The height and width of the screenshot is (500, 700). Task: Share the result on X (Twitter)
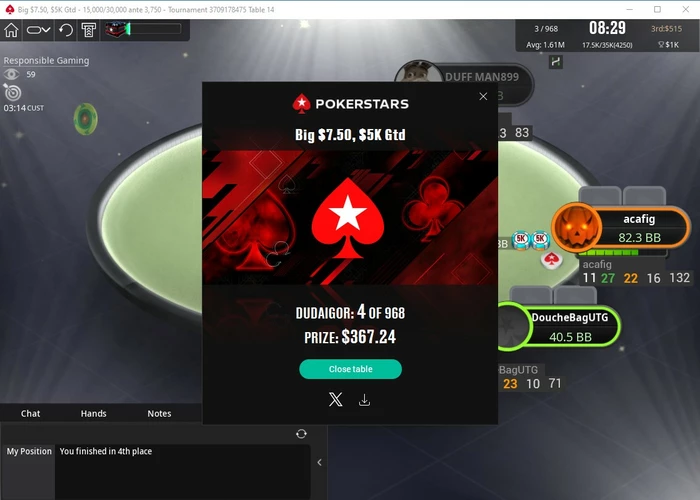click(335, 400)
